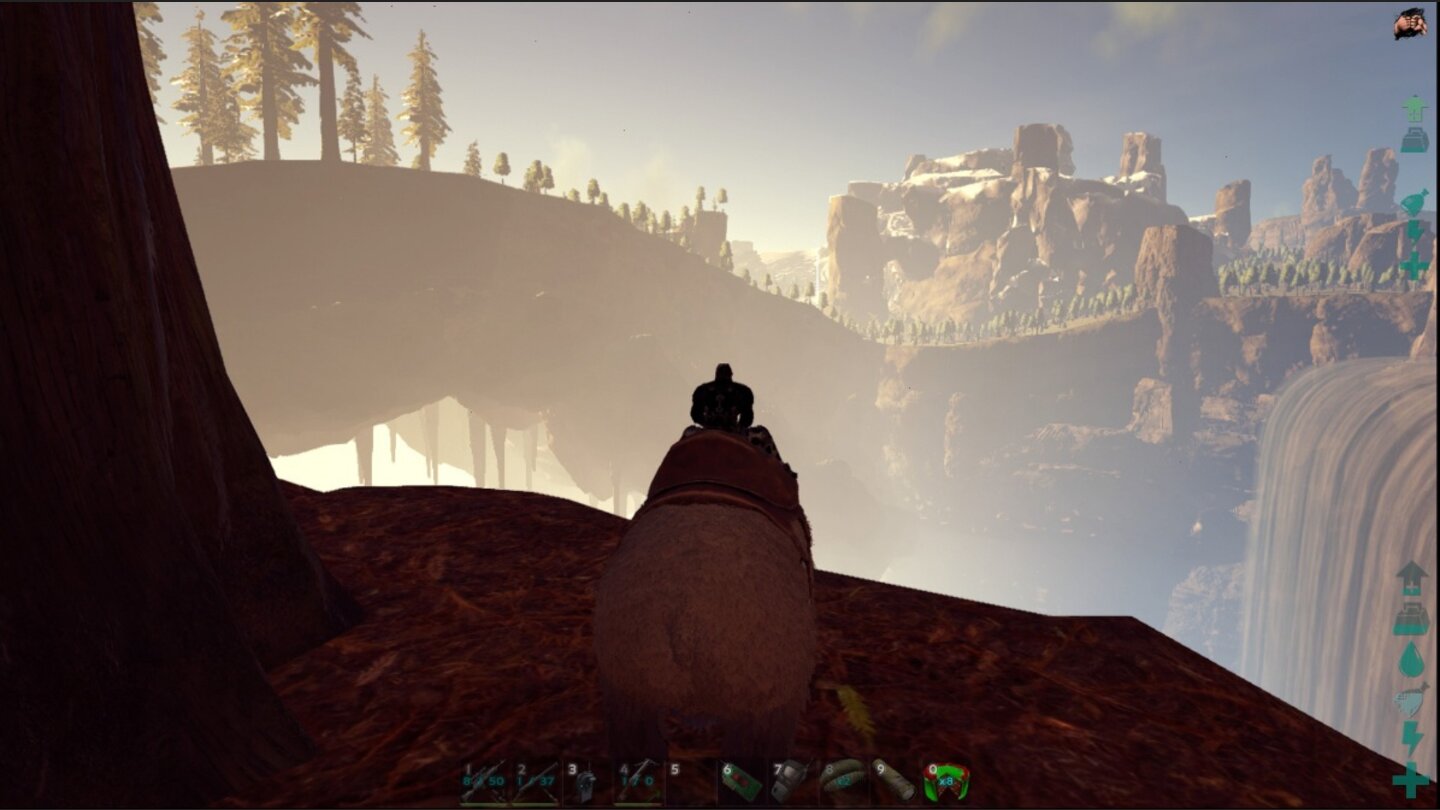Equip the long gun in hotbar slot 2
Screen dimensions: 1440x810
[536, 782]
